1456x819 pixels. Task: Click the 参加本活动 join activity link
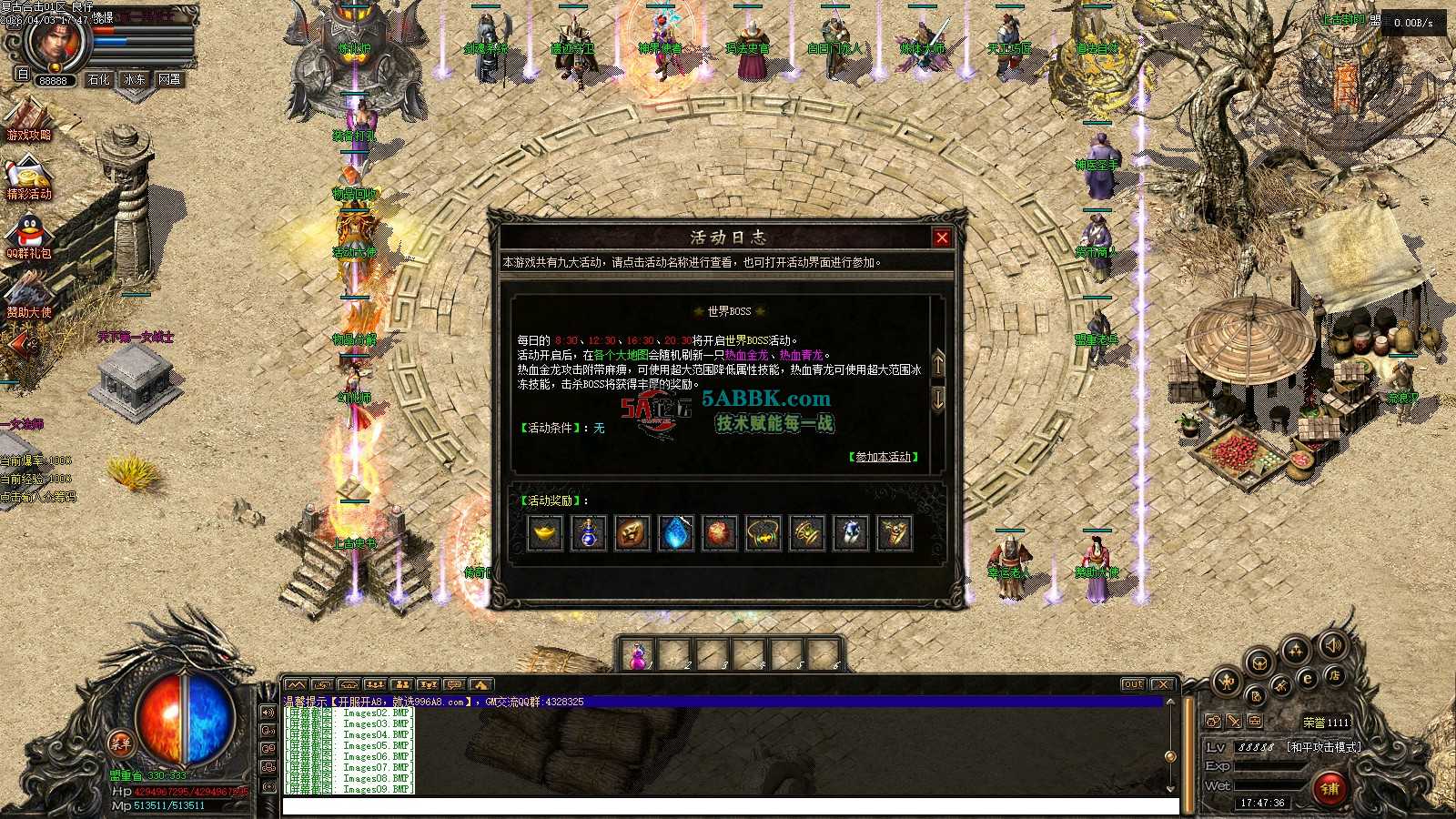[883, 457]
